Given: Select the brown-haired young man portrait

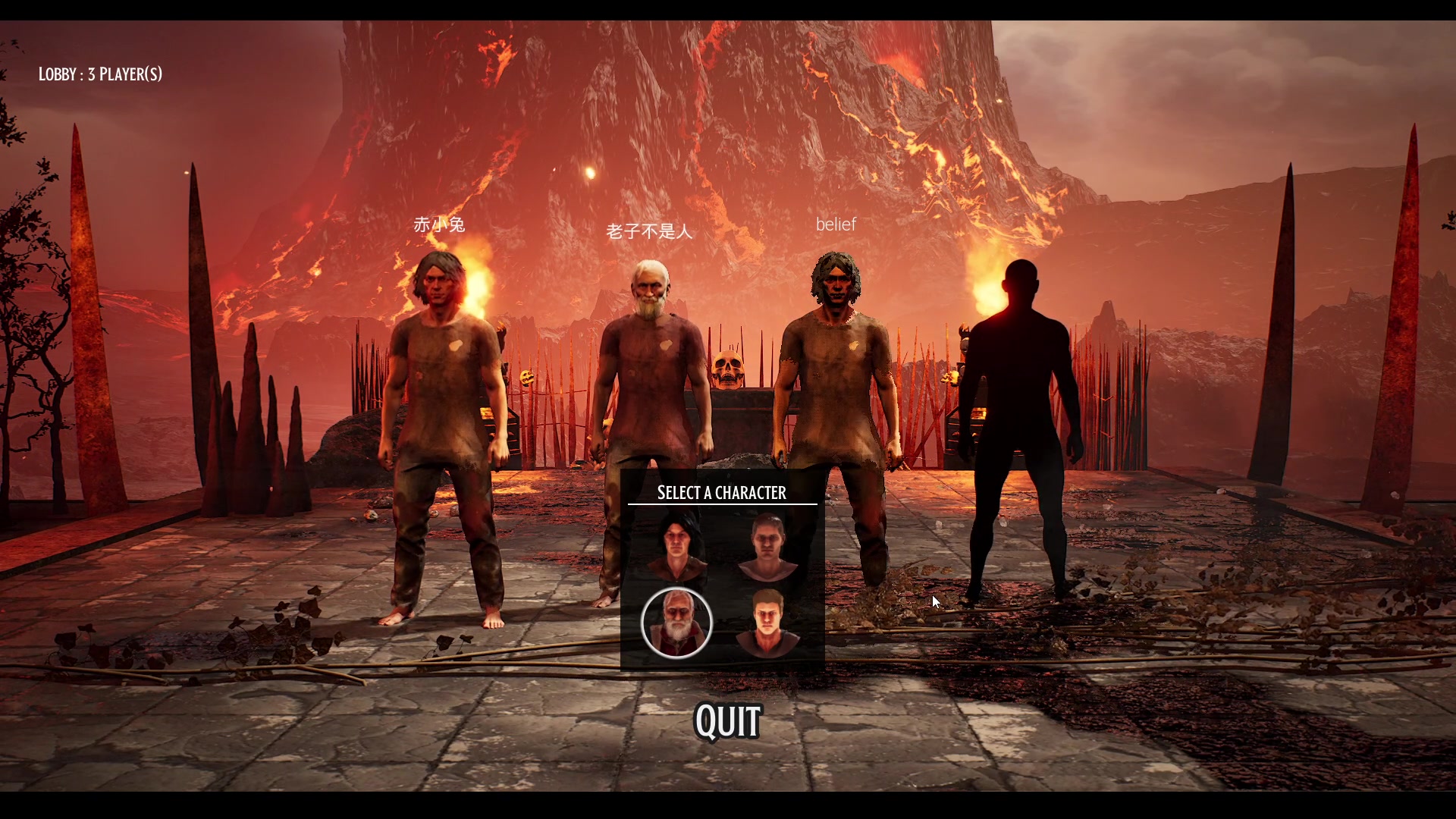Looking at the screenshot, I should (x=768, y=623).
